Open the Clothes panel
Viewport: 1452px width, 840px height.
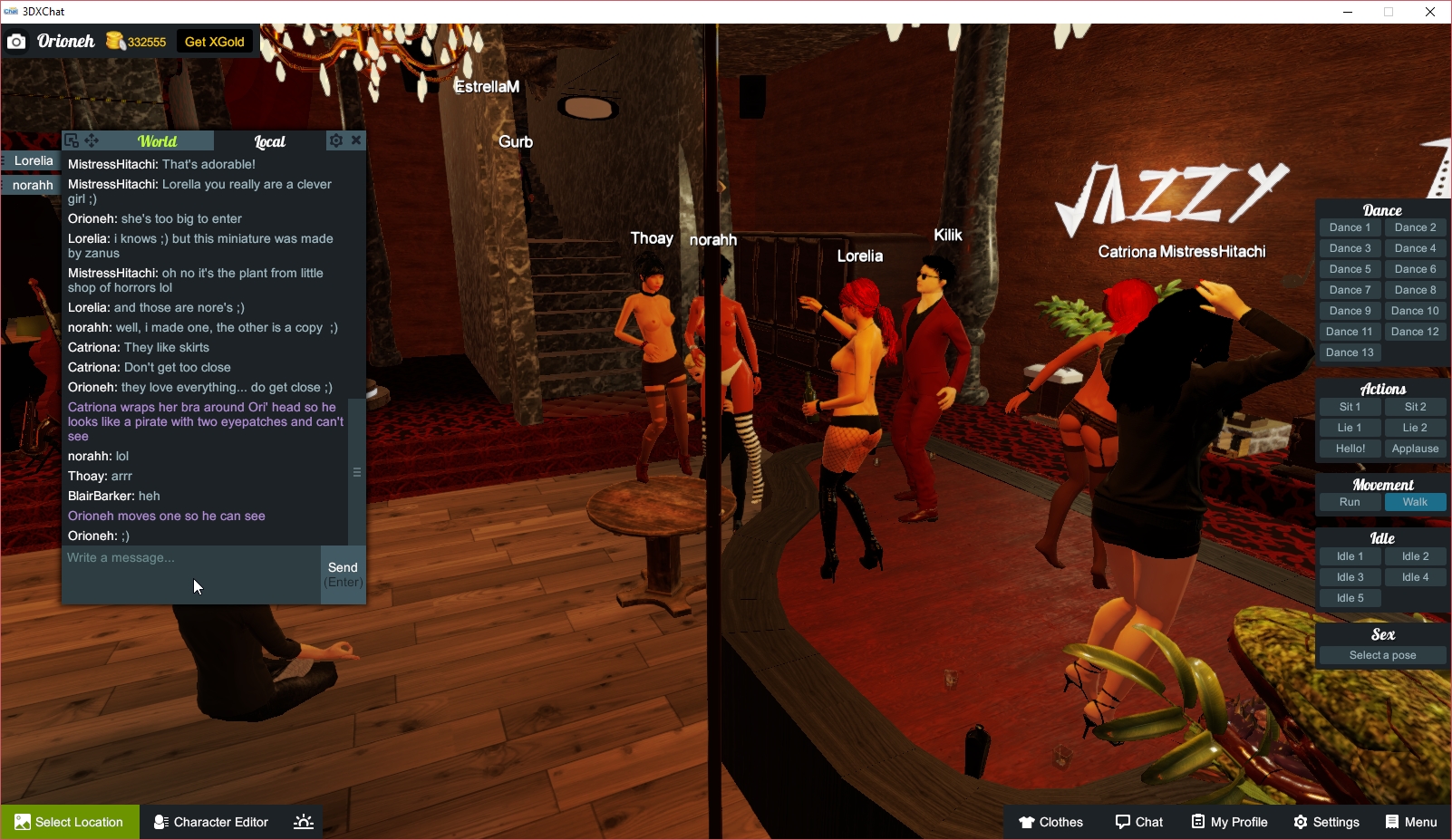point(1051,822)
